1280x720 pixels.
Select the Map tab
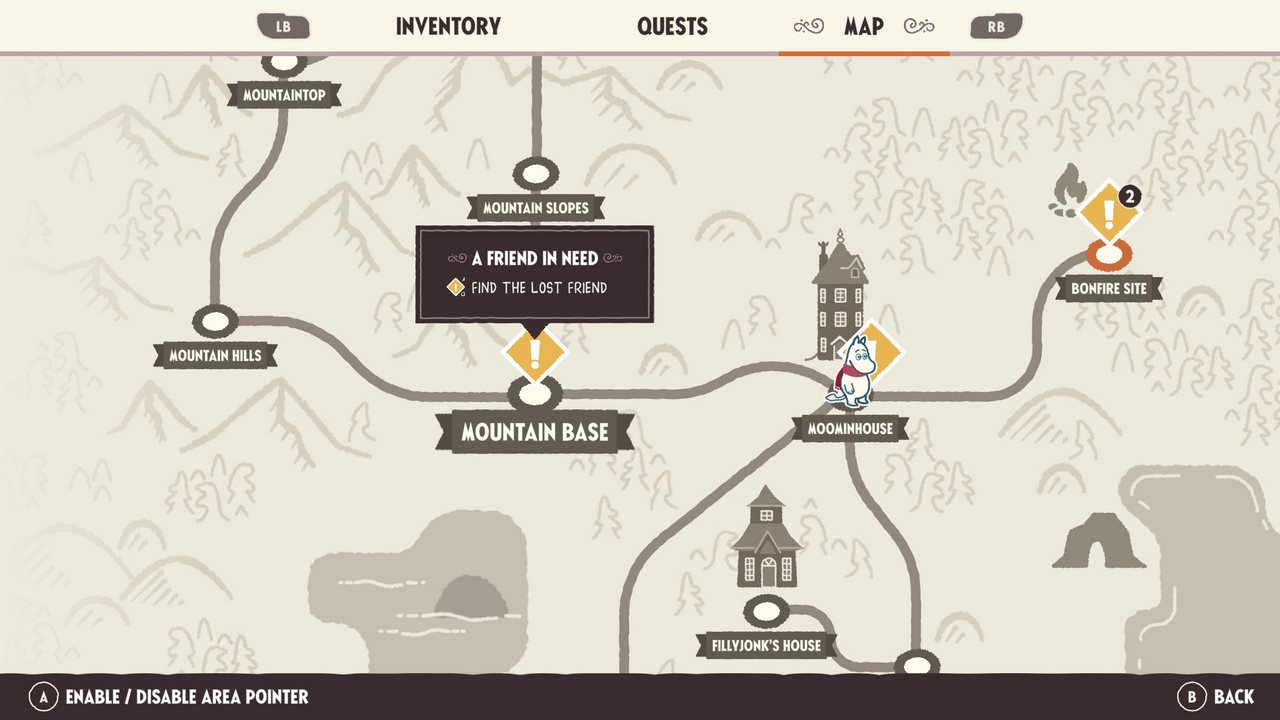click(863, 26)
